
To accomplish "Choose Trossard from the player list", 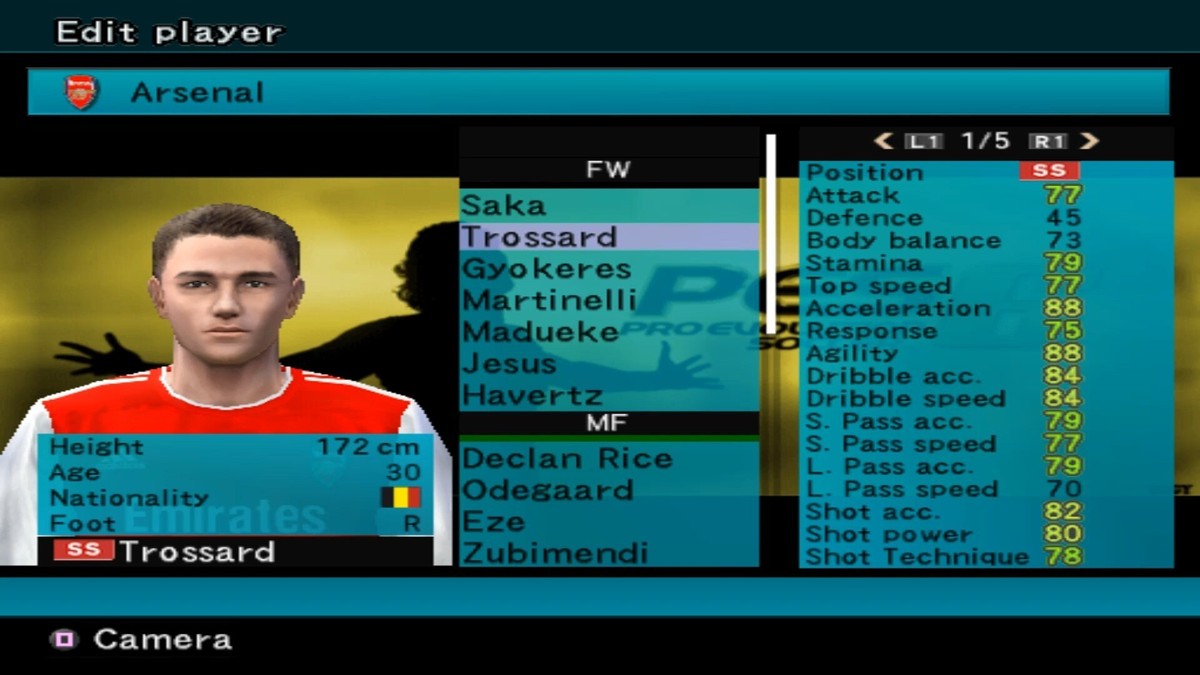I will (539, 237).
